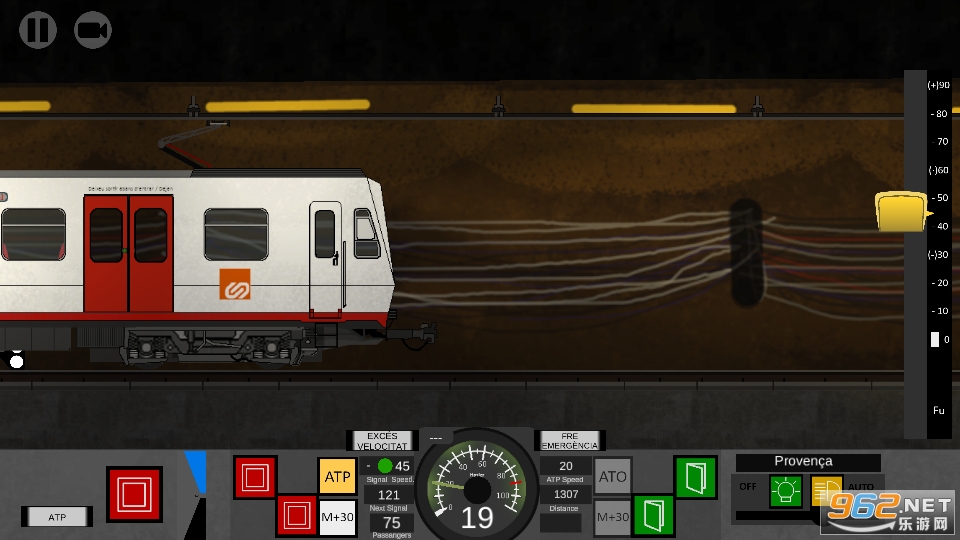
Task: Toggle the green light bulb button
Action: [x=785, y=491]
